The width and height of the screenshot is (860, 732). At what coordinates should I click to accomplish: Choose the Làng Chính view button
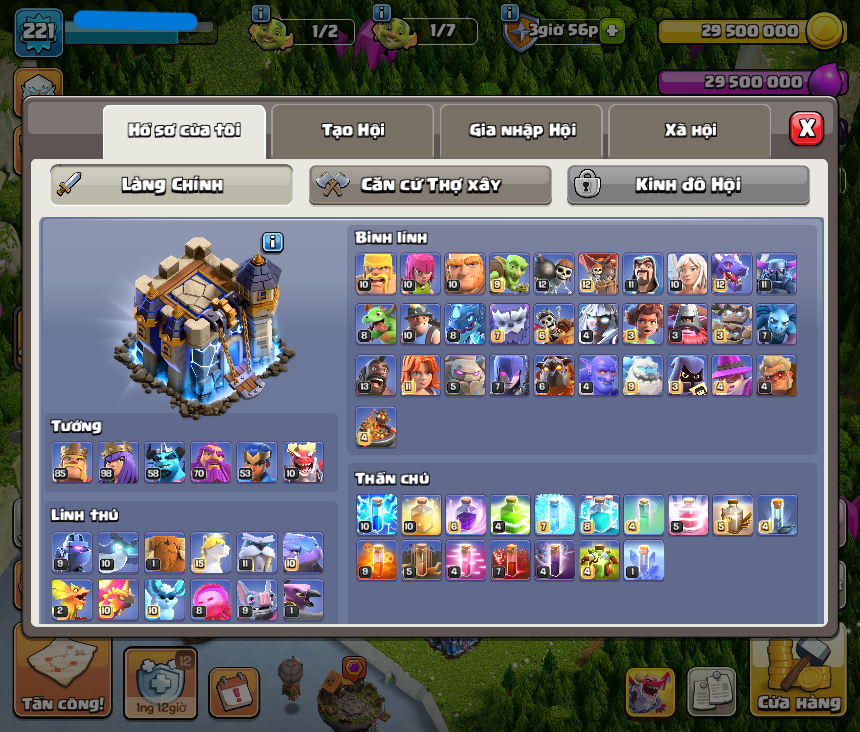[172, 185]
